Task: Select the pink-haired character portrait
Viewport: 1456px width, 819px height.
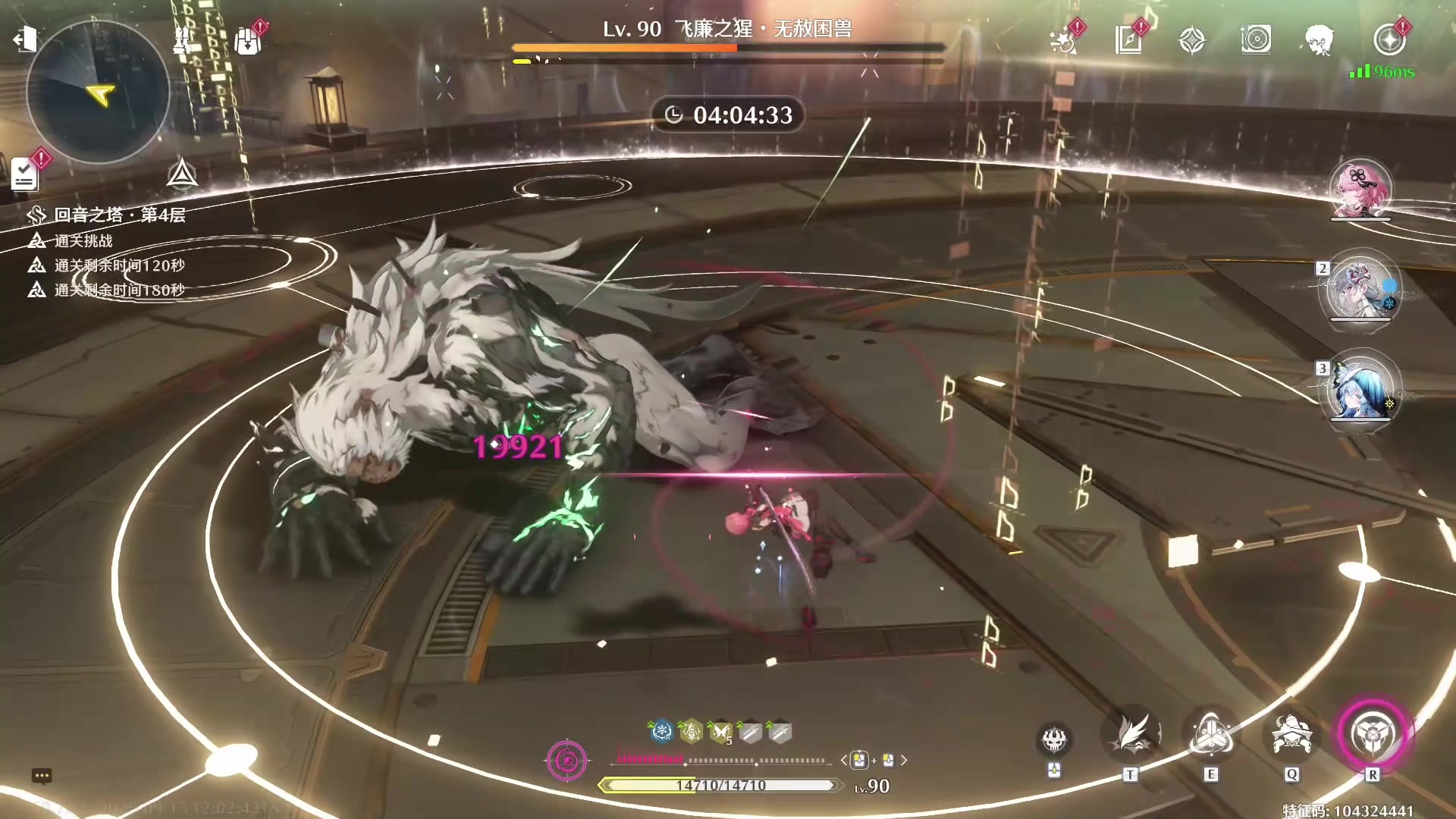Action: click(x=1360, y=190)
